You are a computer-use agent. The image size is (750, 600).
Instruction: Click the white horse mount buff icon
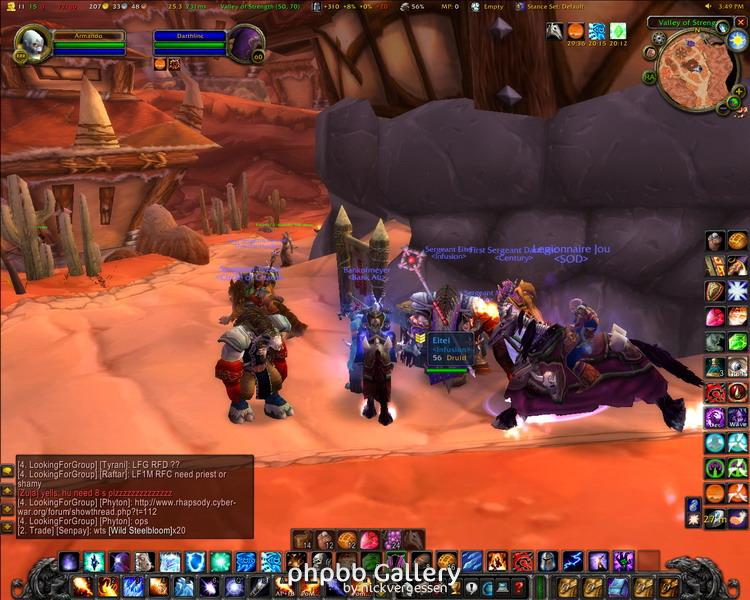tap(554, 32)
